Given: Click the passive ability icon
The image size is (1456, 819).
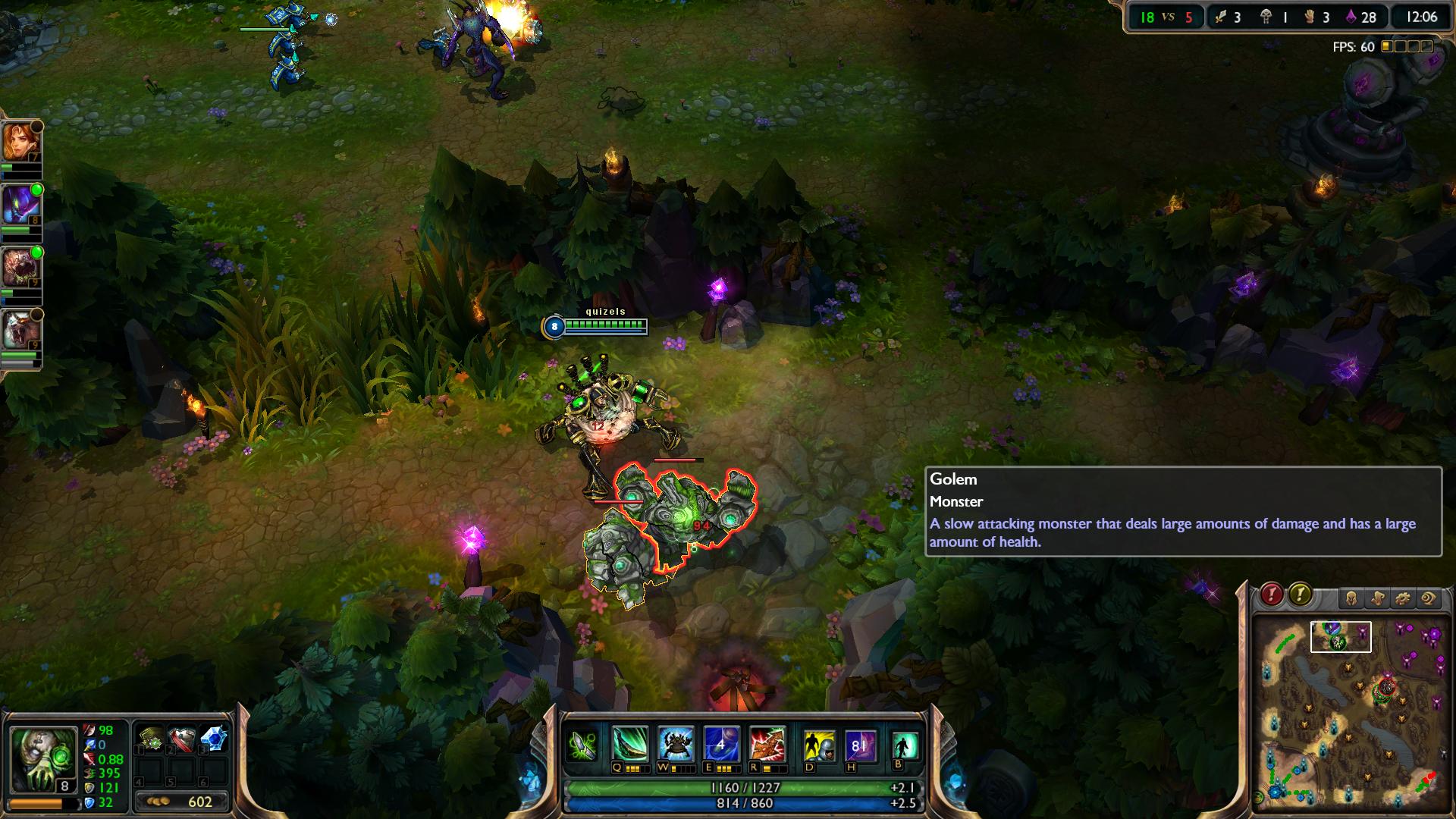Looking at the screenshot, I should [x=582, y=745].
